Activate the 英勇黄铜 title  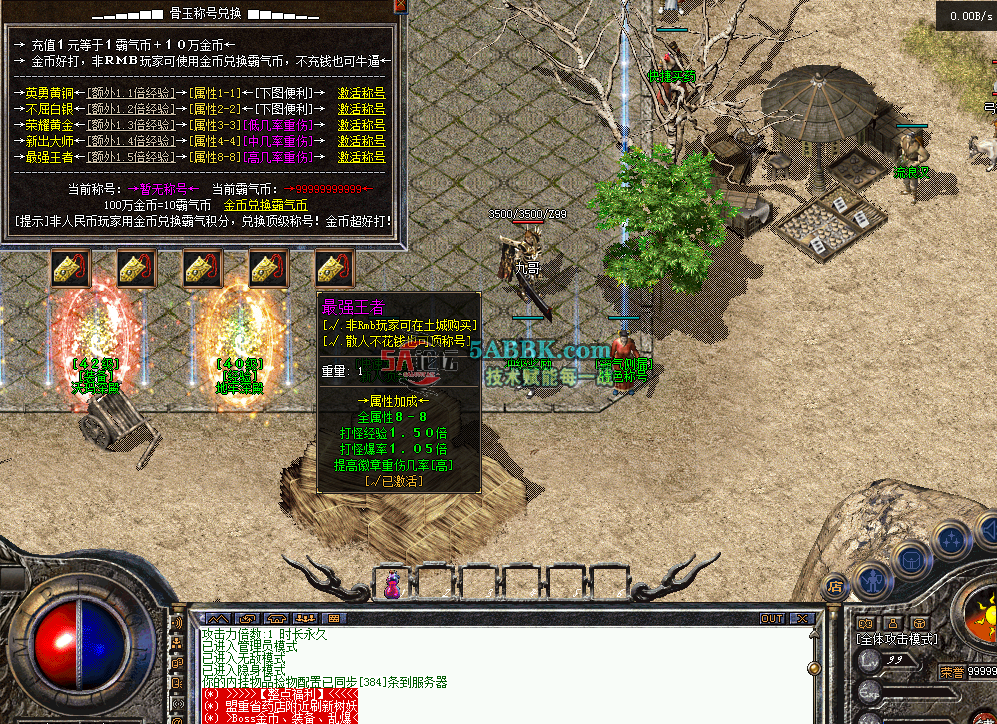pyautogui.click(x=361, y=93)
